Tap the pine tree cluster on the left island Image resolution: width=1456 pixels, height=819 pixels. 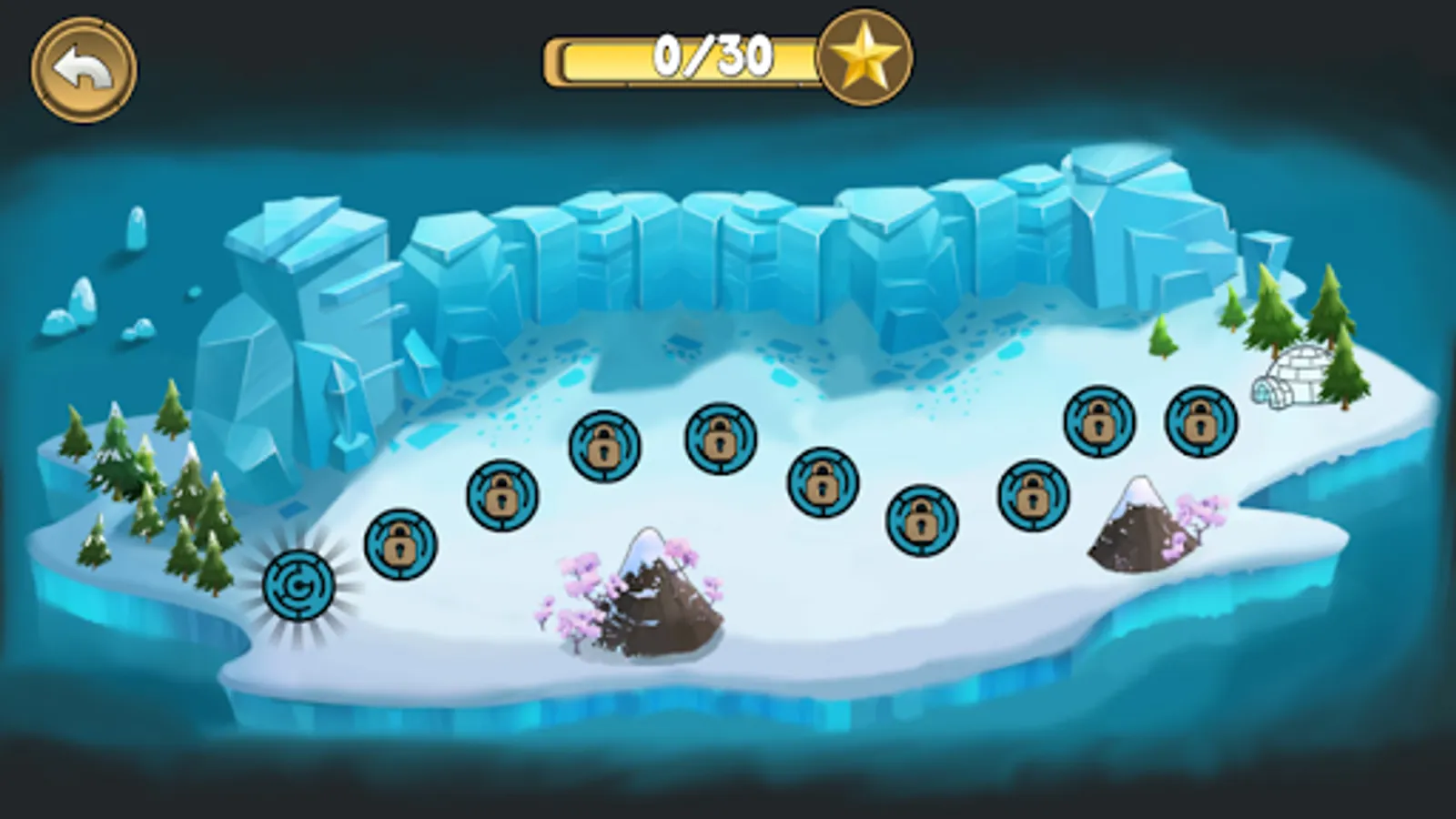tap(146, 482)
